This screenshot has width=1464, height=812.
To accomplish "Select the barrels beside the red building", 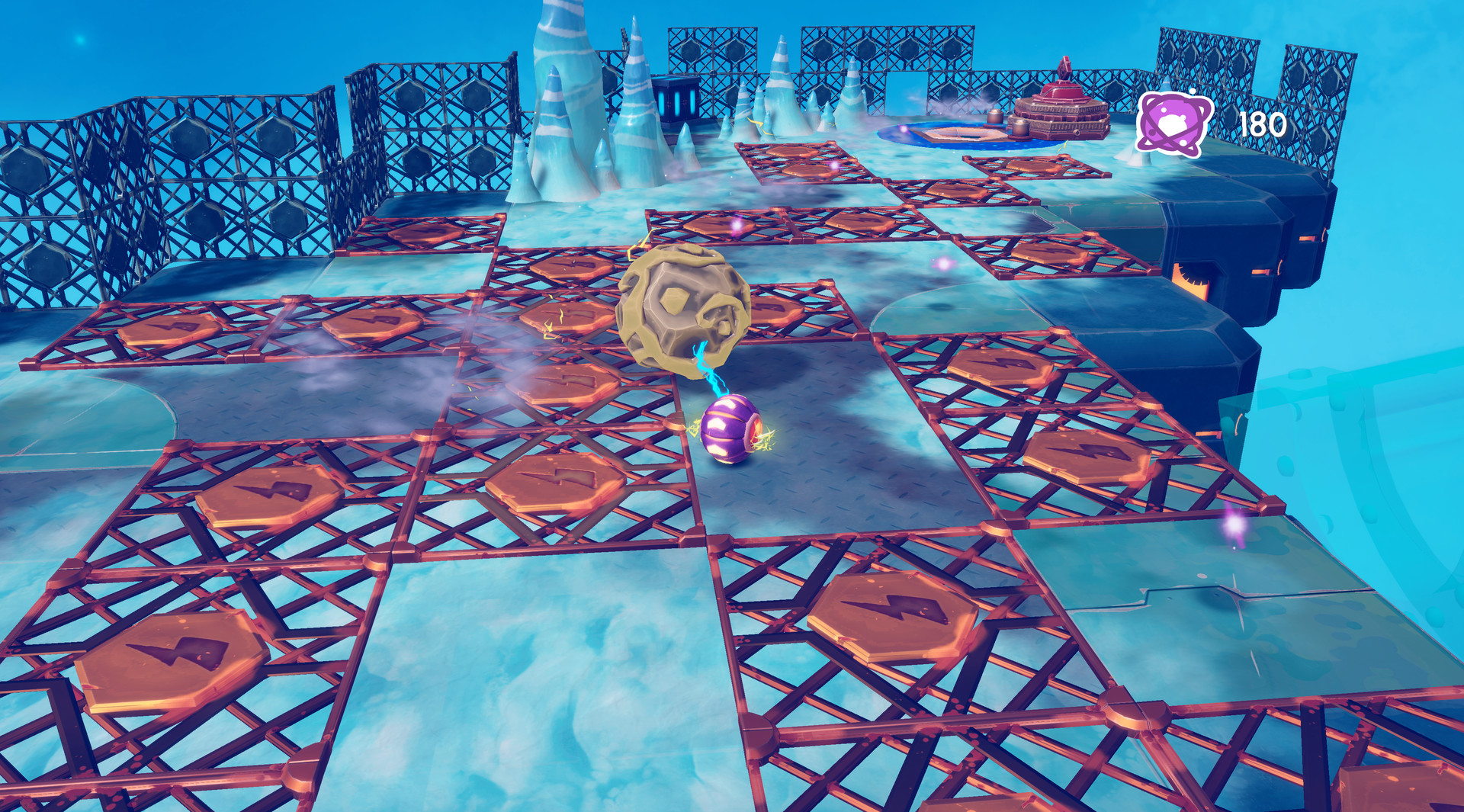I will coord(1019,126).
